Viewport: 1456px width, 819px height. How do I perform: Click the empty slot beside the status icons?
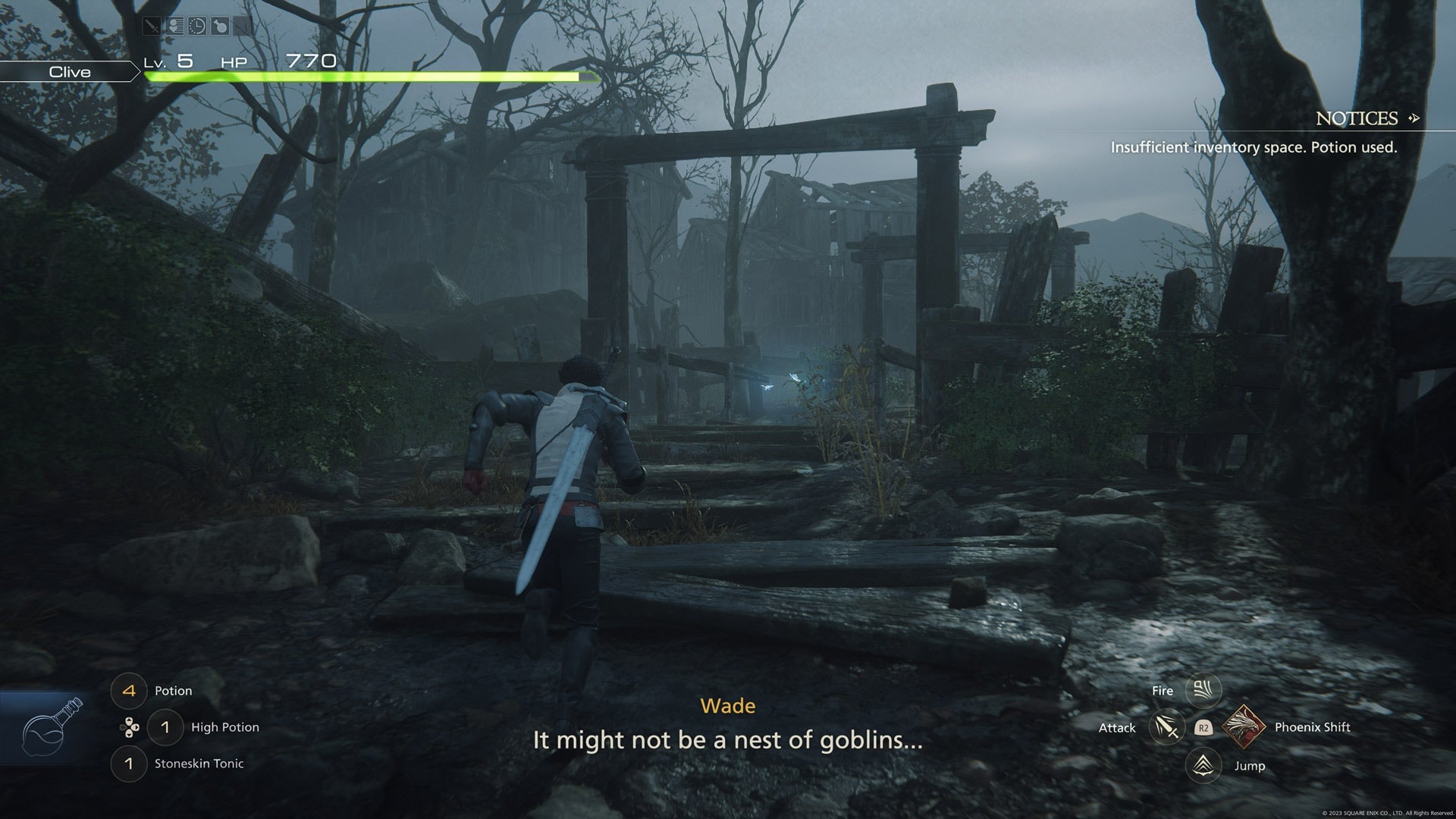(243, 27)
